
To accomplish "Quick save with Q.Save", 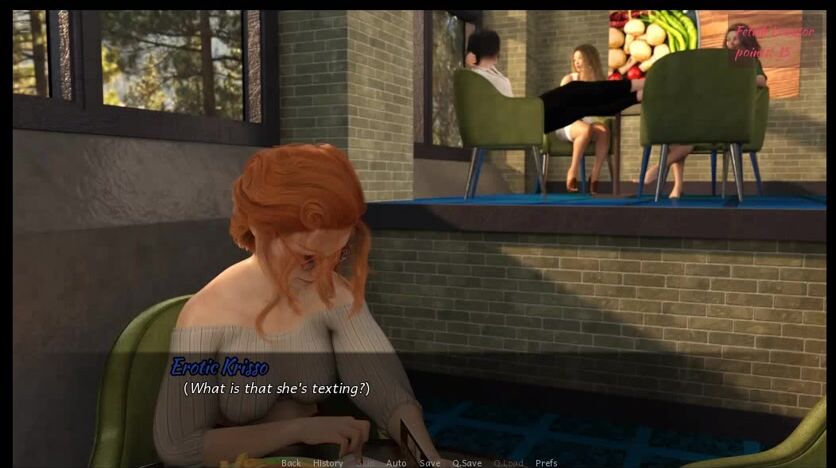I will pos(466,463).
